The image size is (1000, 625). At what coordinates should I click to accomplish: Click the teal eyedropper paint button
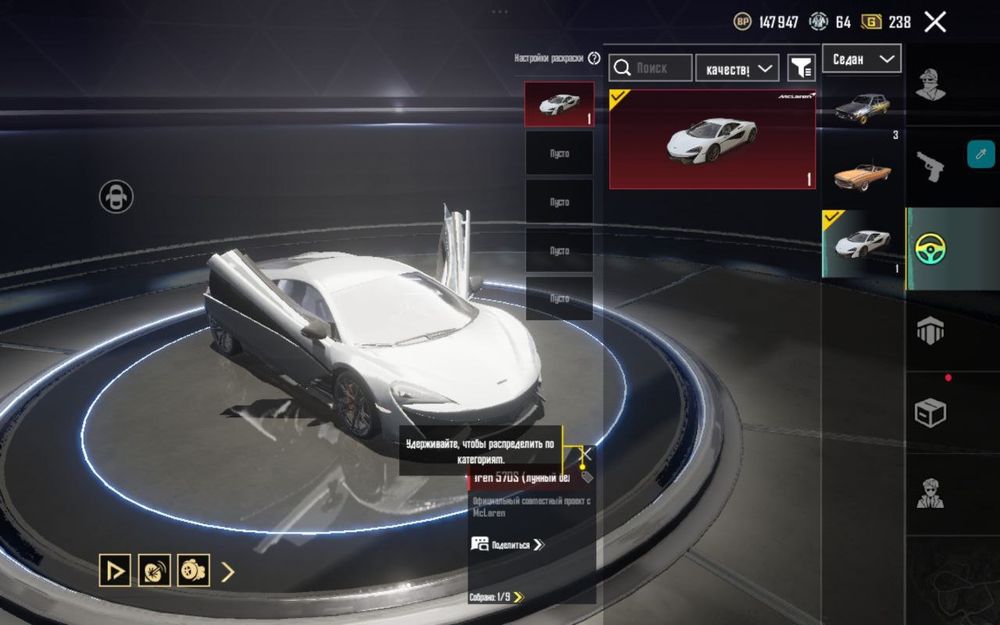980,154
